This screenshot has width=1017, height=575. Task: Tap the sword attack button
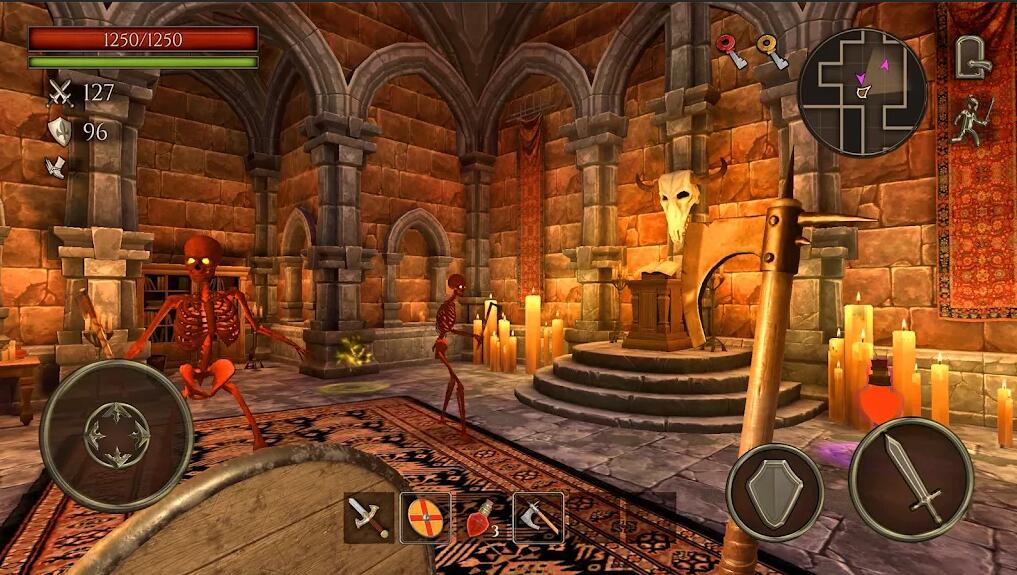[x=910, y=479]
